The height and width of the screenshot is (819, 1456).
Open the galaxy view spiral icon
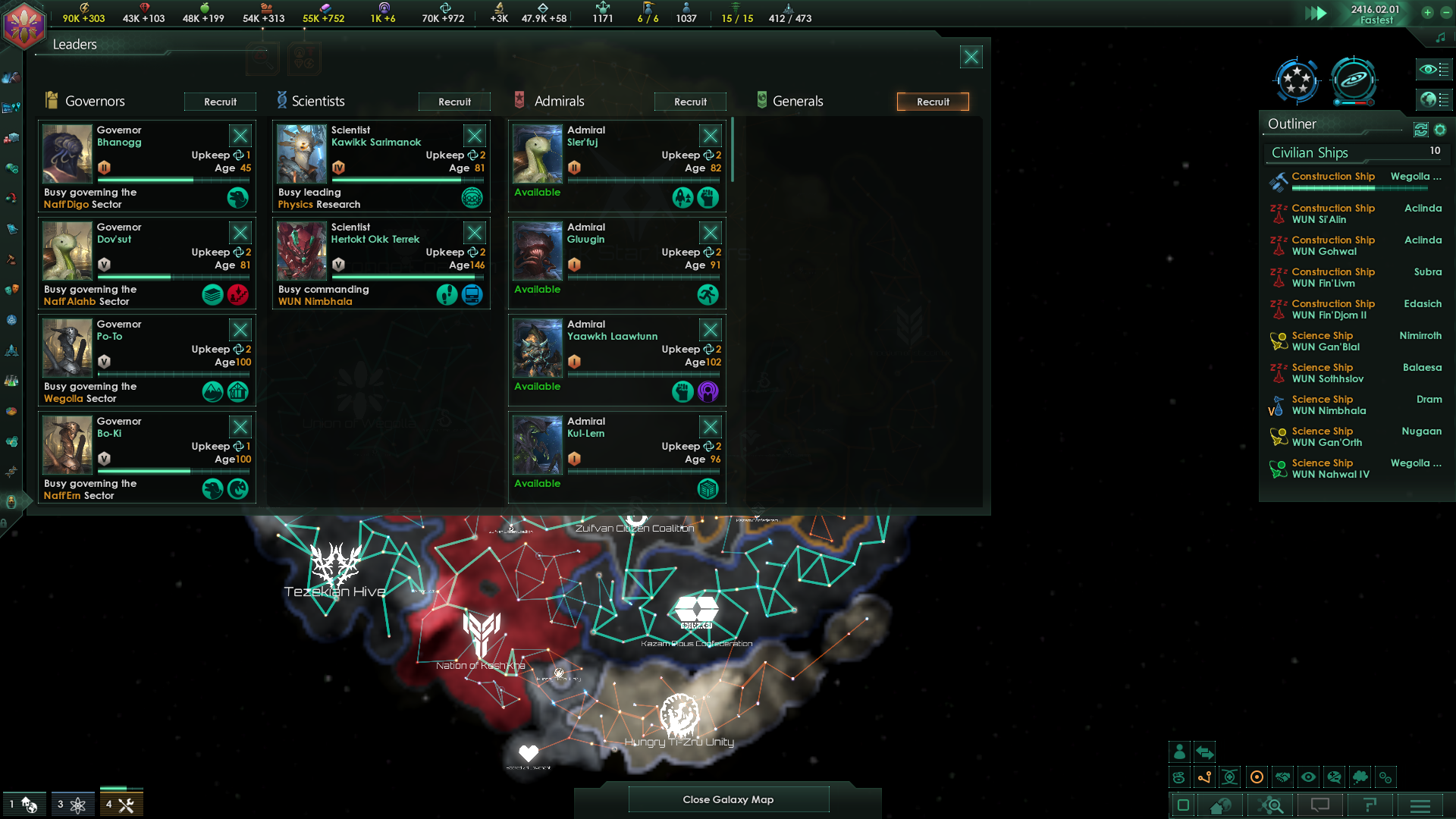click(1354, 80)
